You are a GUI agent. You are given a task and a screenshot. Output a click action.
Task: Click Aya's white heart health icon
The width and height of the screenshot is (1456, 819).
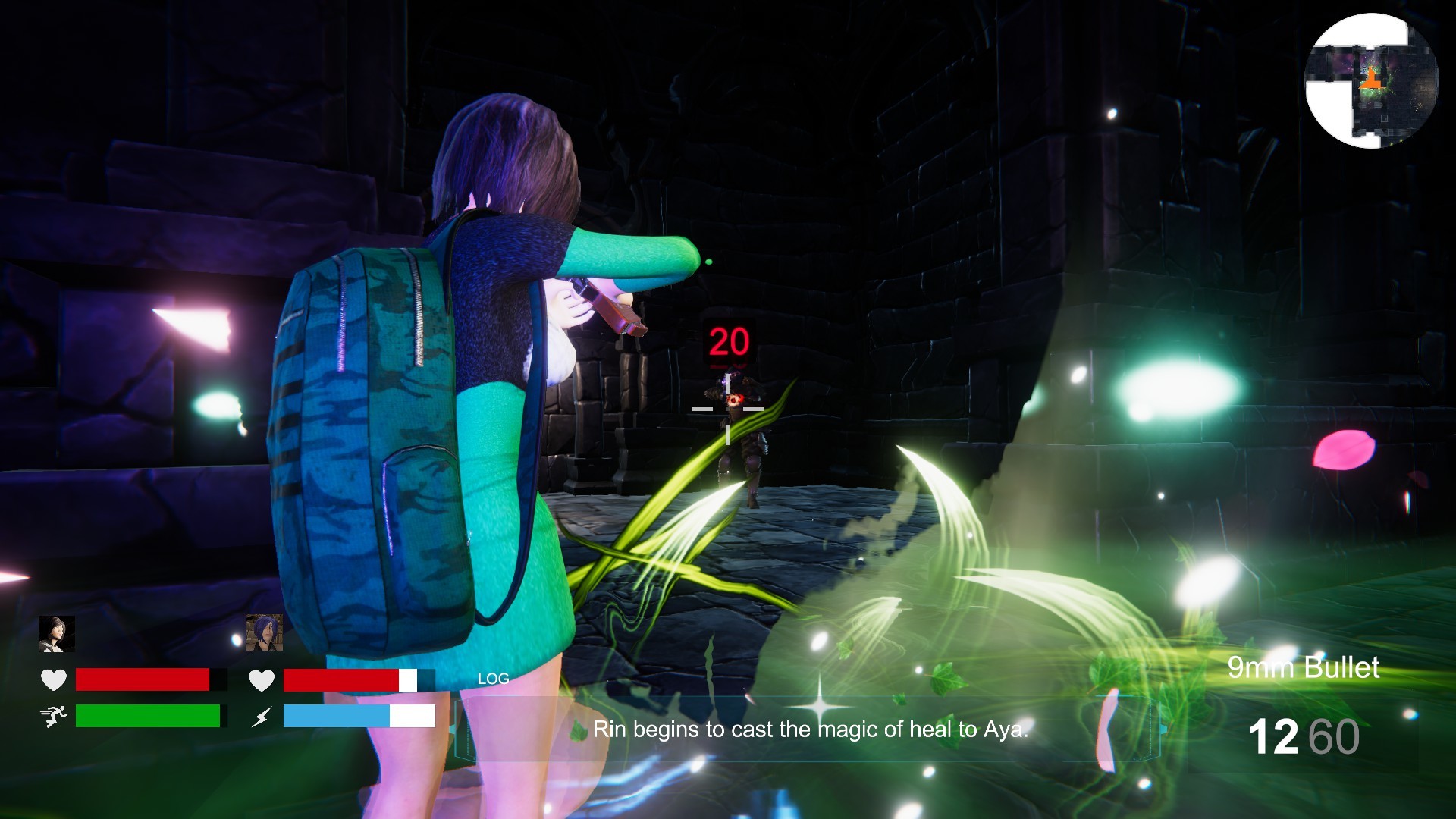[x=52, y=680]
